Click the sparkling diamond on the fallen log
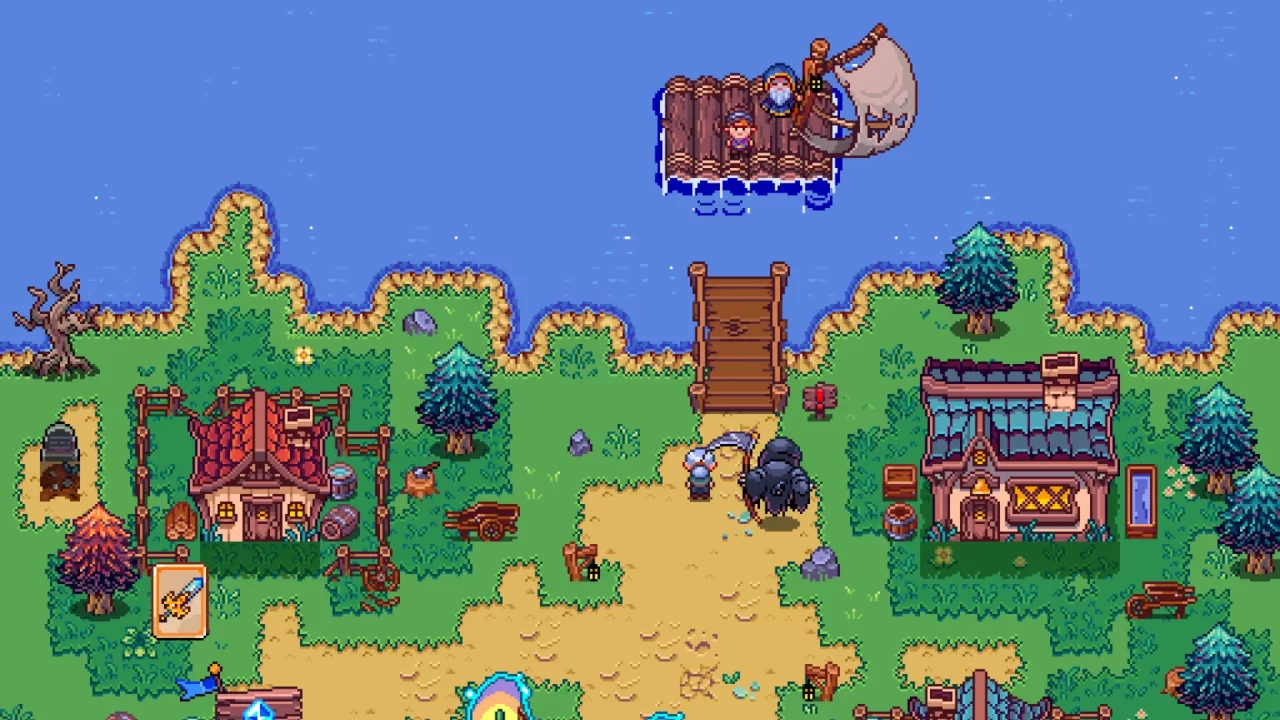 [x=260, y=710]
